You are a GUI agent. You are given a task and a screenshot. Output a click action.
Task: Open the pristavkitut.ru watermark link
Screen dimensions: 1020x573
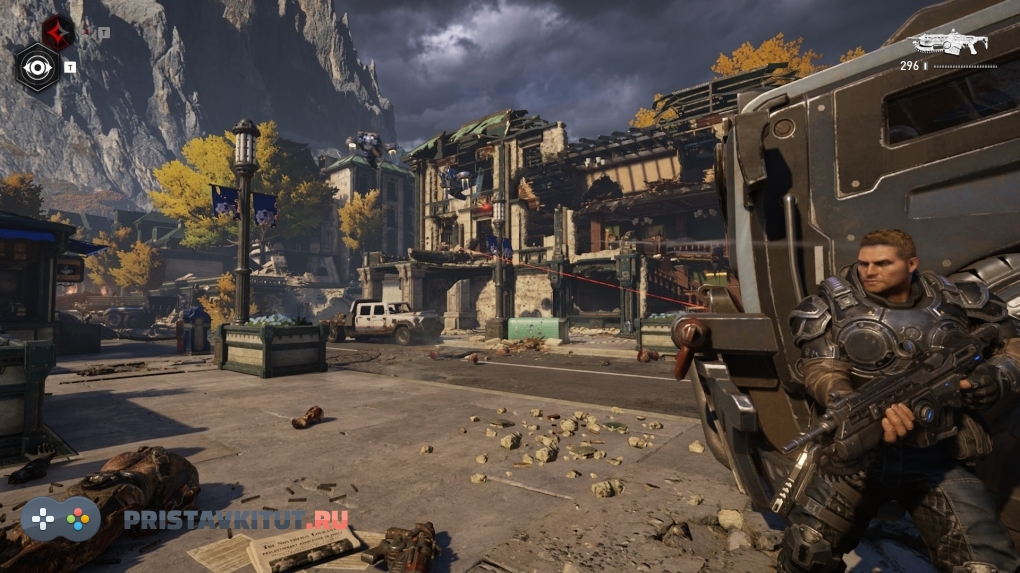[235, 520]
